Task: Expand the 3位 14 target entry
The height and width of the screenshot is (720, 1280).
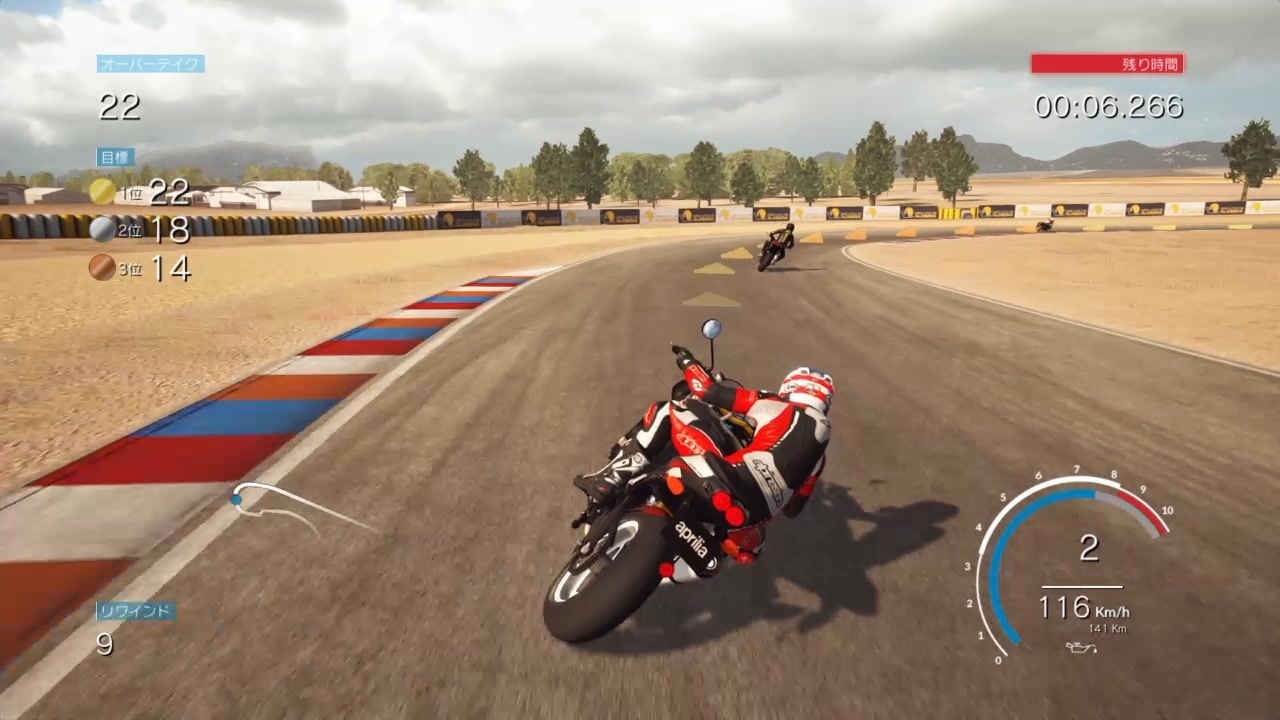Action: [x=155, y=268]
